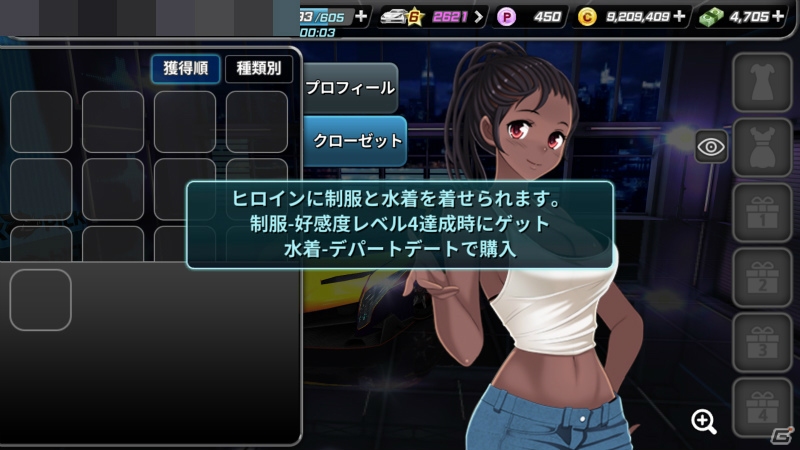
Task: Open gift slot number 4
Action: point(762,407)
